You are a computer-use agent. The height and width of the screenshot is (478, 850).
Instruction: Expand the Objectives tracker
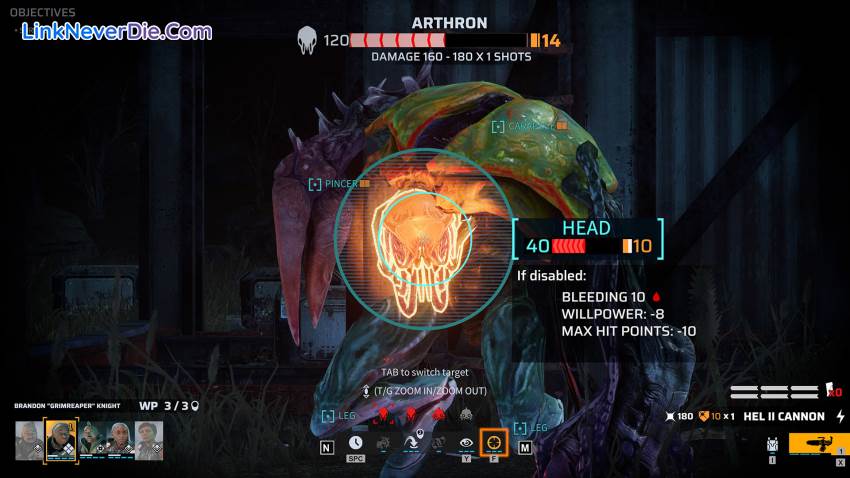click(42, 11)
